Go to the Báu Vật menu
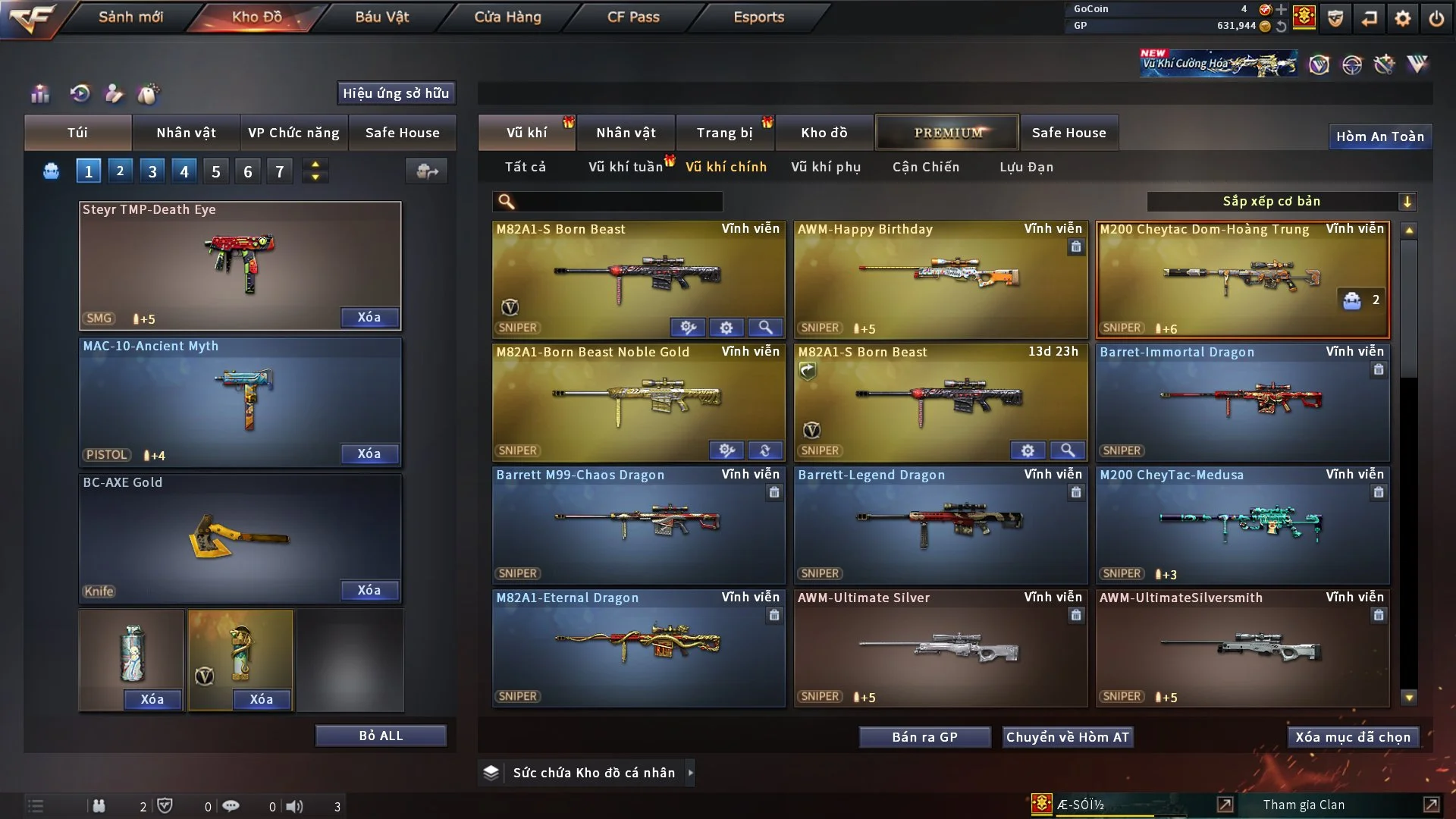 (381, 17)
